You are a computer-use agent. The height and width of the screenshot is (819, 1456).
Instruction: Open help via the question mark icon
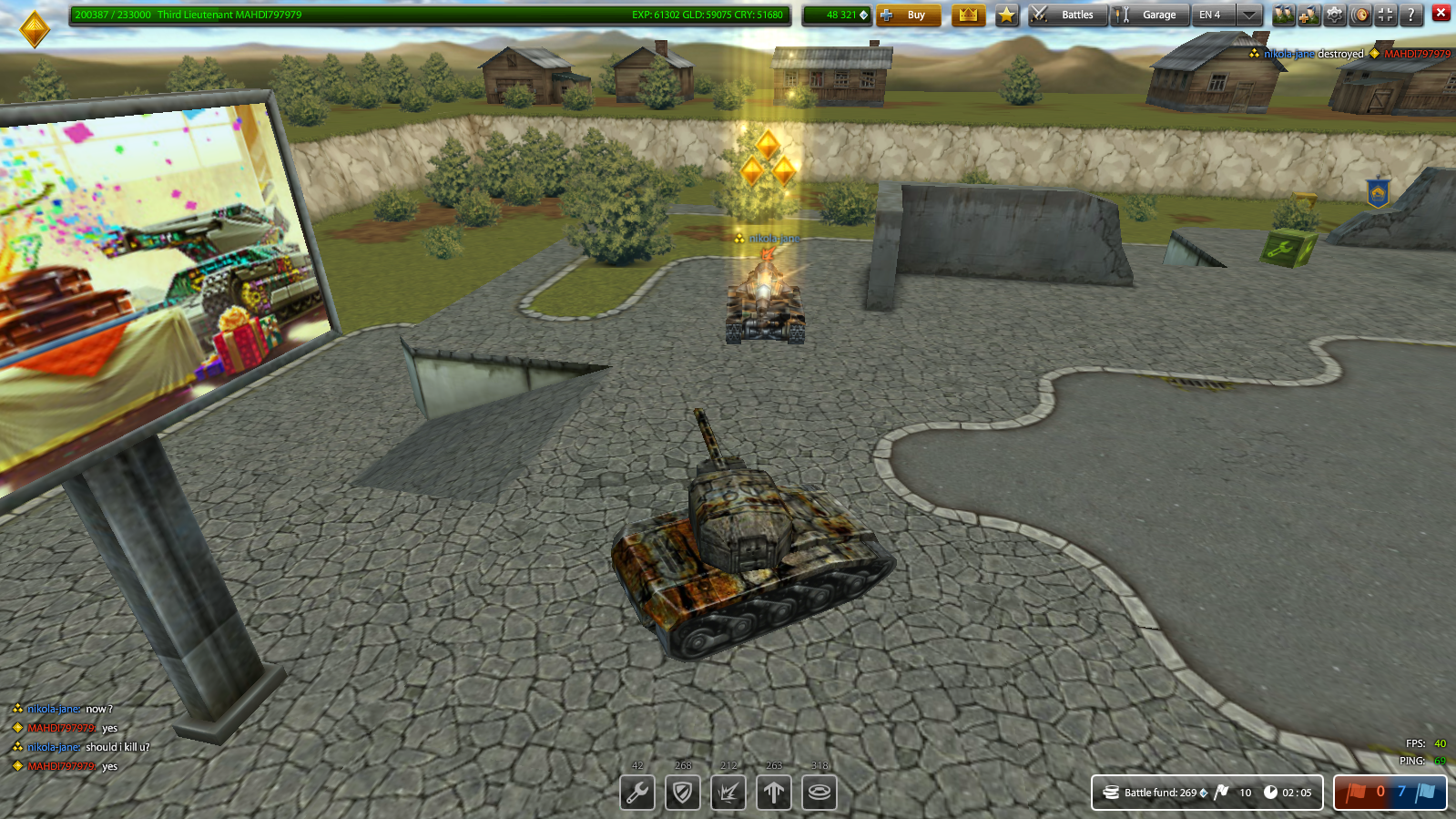[x=1411, y=15]
